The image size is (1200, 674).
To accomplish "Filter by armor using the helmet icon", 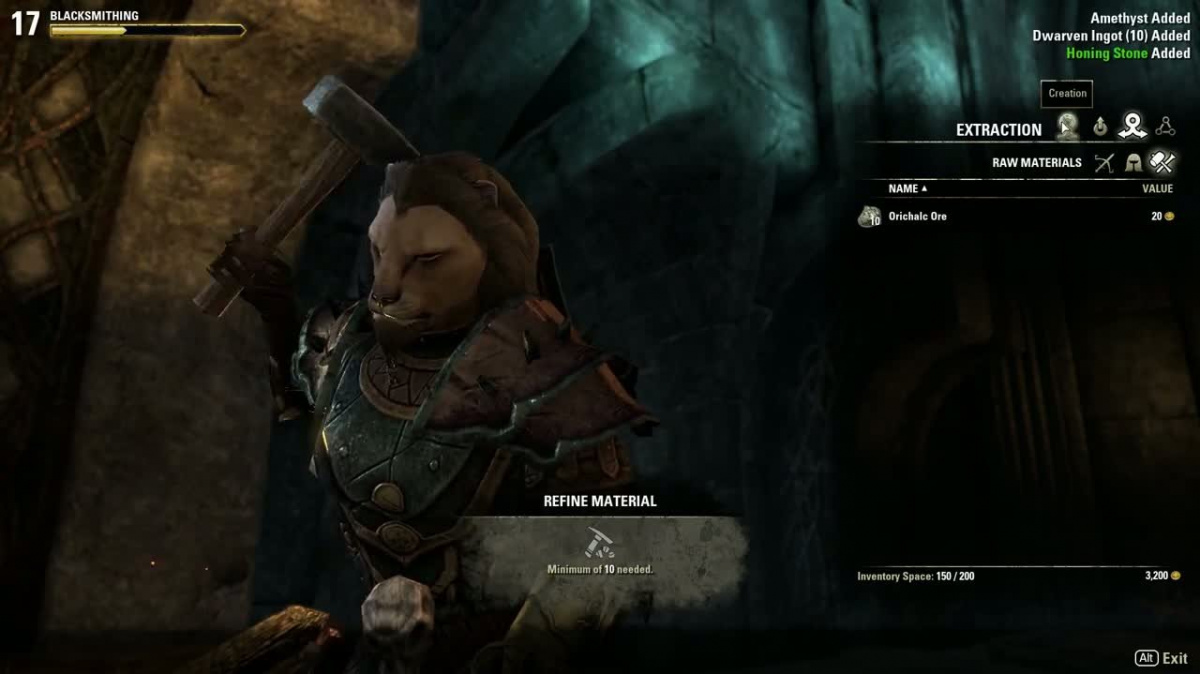I will point(1133,162).
